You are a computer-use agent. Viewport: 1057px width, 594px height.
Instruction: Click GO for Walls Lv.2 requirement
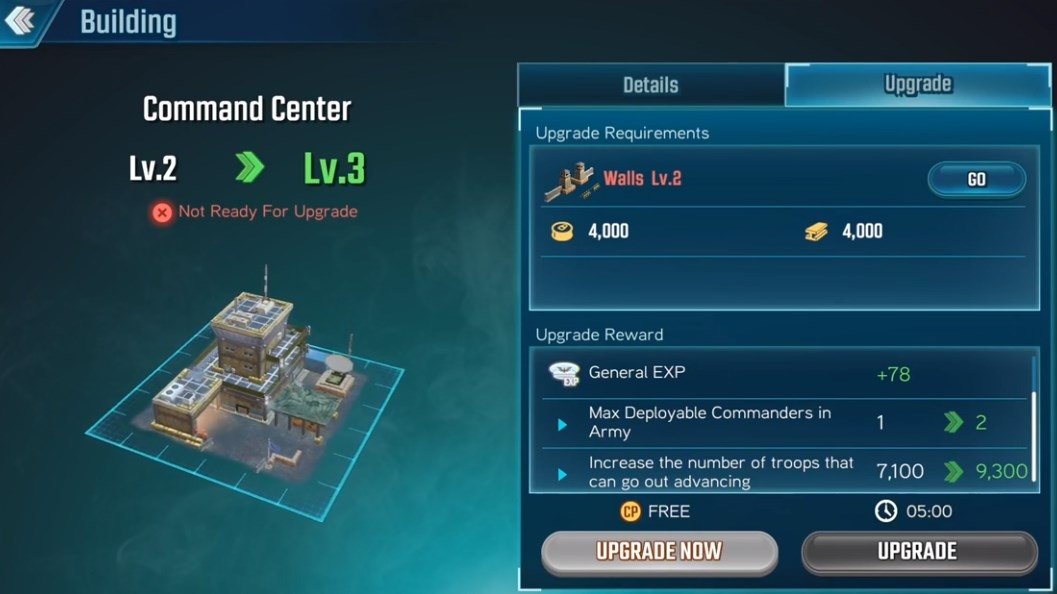coord(976,180)
